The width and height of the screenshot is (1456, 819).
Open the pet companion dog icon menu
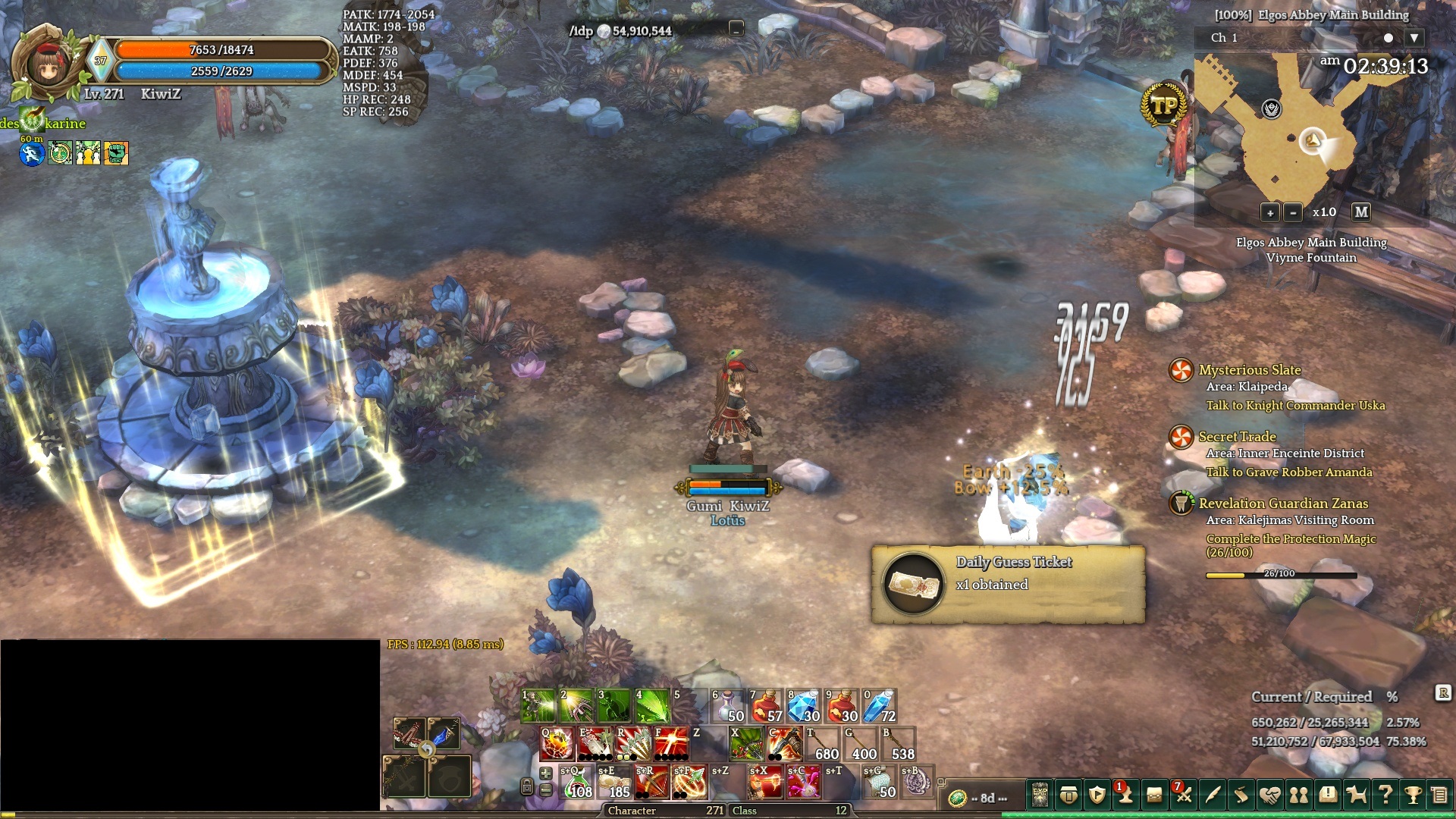(x=1356, y=795)
